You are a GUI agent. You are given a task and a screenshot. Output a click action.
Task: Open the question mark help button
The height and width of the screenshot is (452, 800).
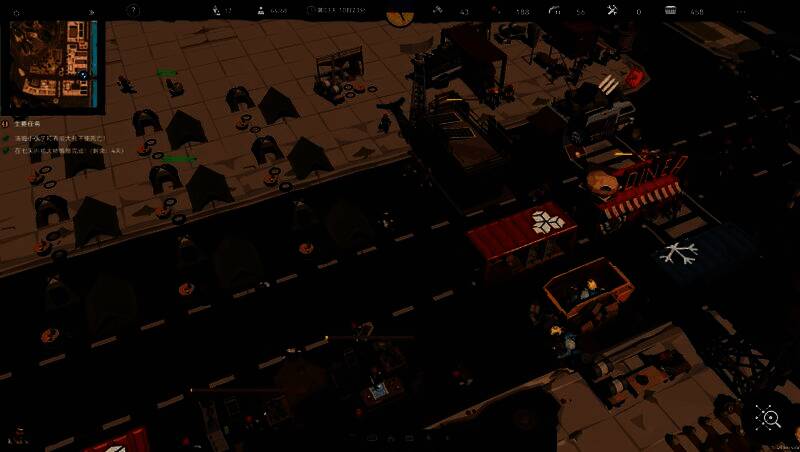coord(133,10)
